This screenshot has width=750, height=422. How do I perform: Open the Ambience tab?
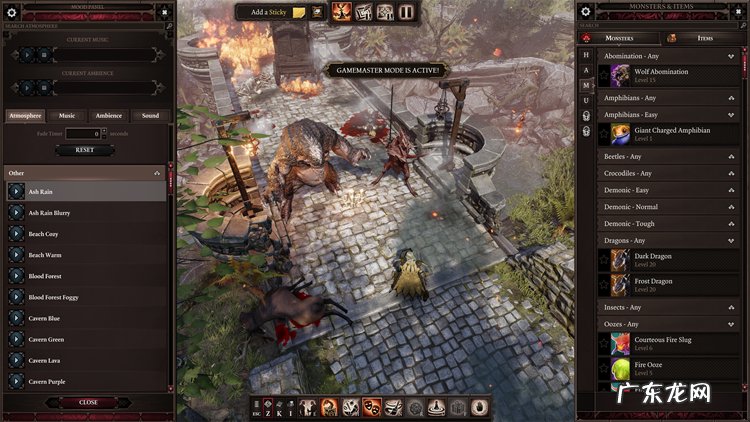coord(109,116)
